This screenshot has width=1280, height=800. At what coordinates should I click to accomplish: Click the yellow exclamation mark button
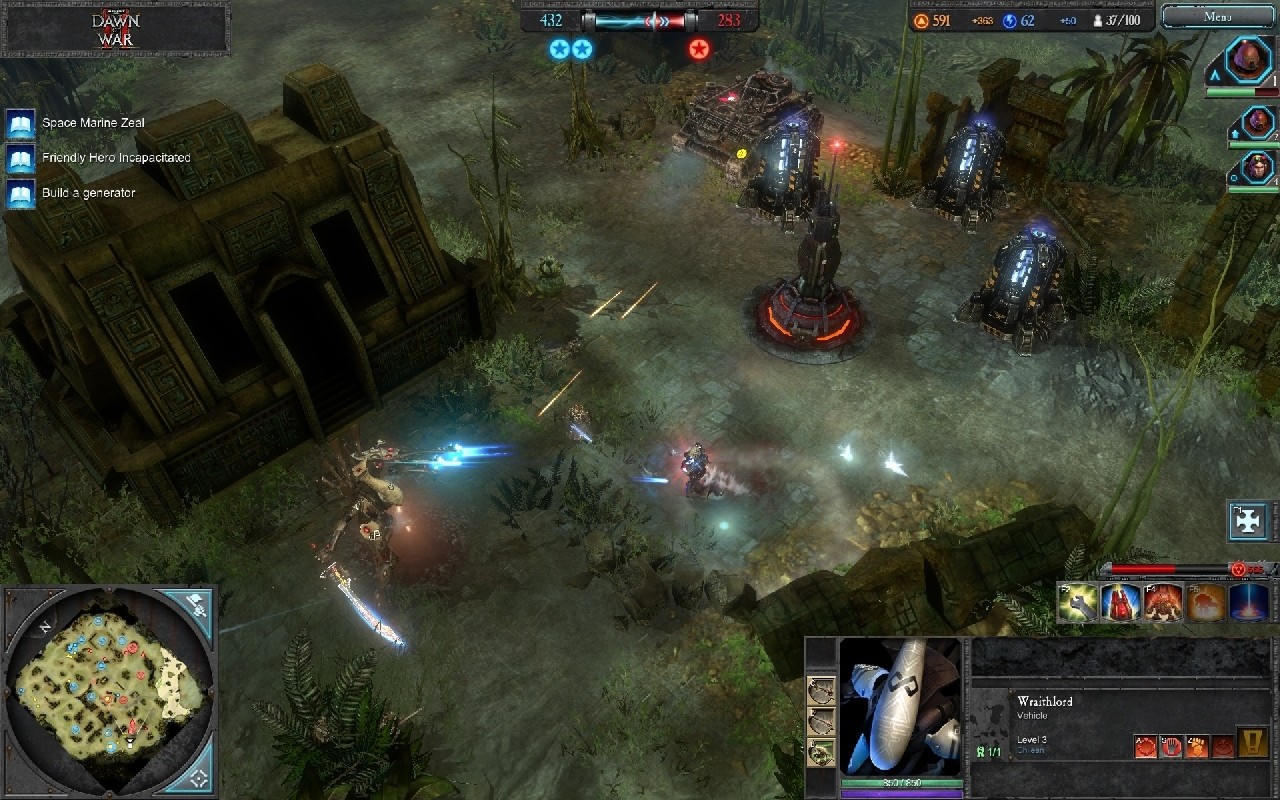[x=1253, y=743]
